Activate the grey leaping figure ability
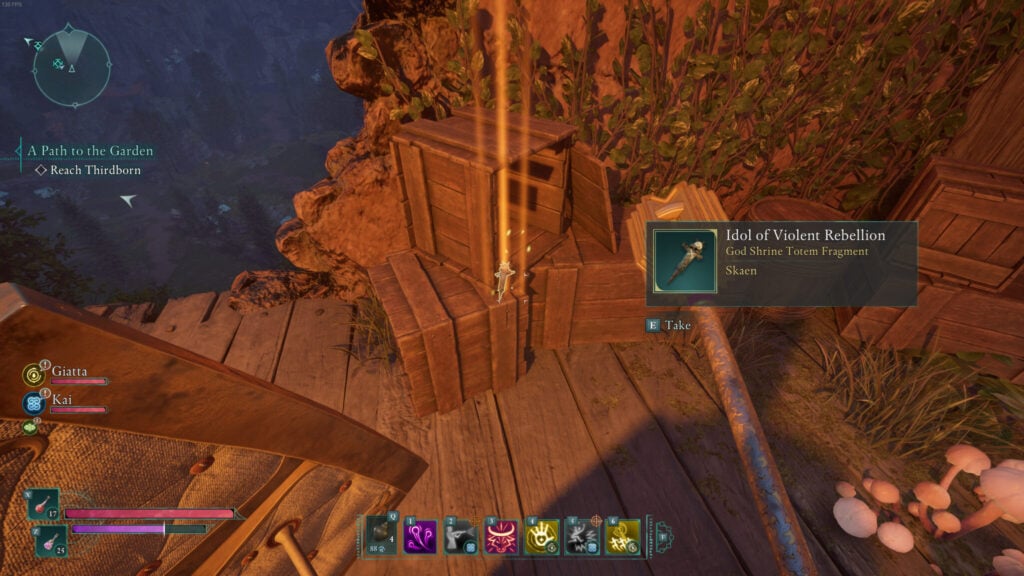1024x576 pixels. click(x=582, y=536)
